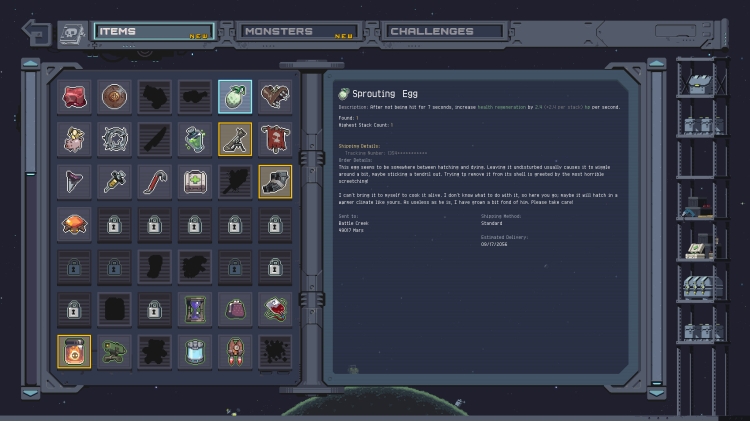The image size is (750, 422).
Task: Choose the red meat nugget item
Action: tap(75, 97)
